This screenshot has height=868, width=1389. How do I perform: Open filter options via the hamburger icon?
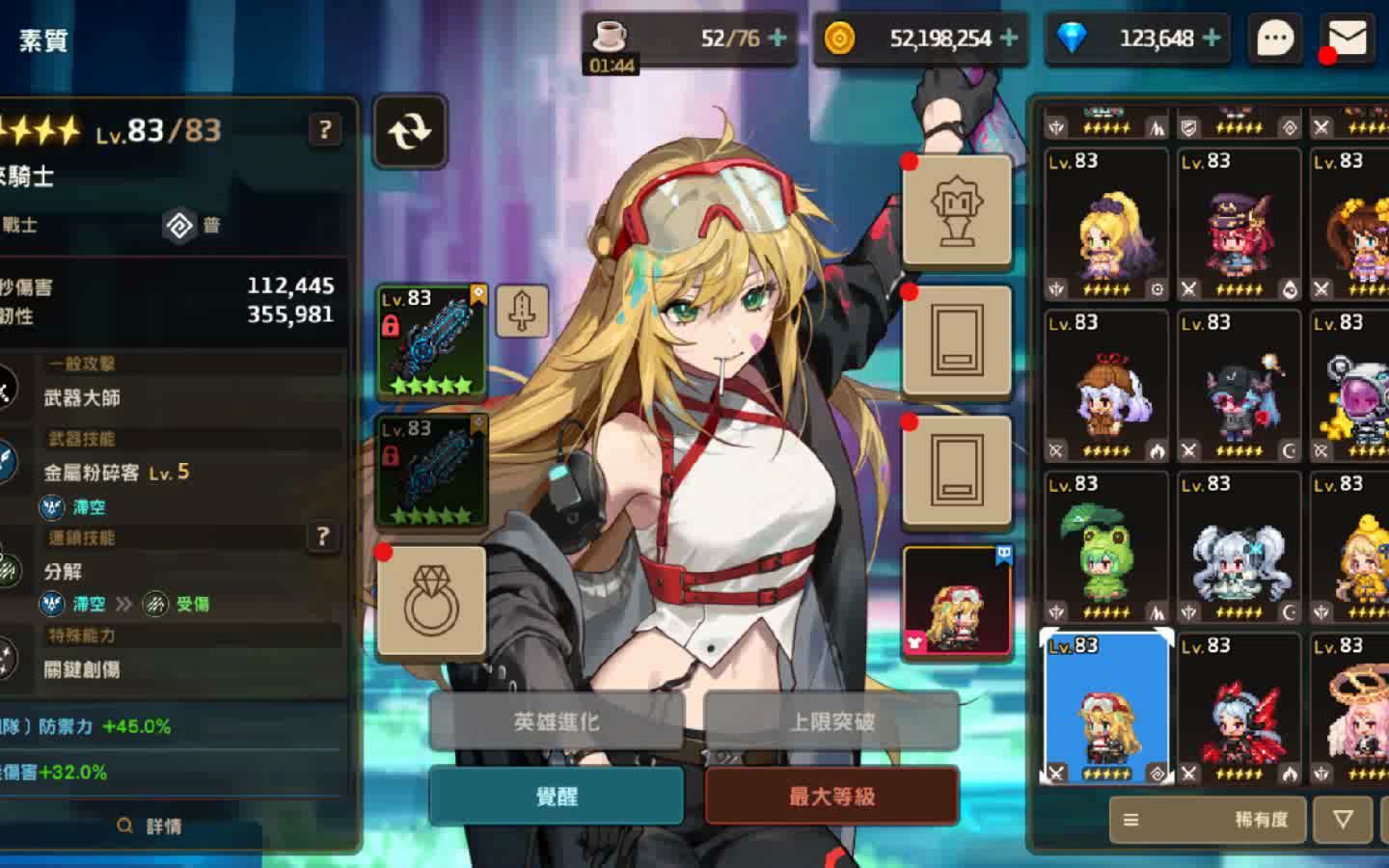pos(1130,820)
